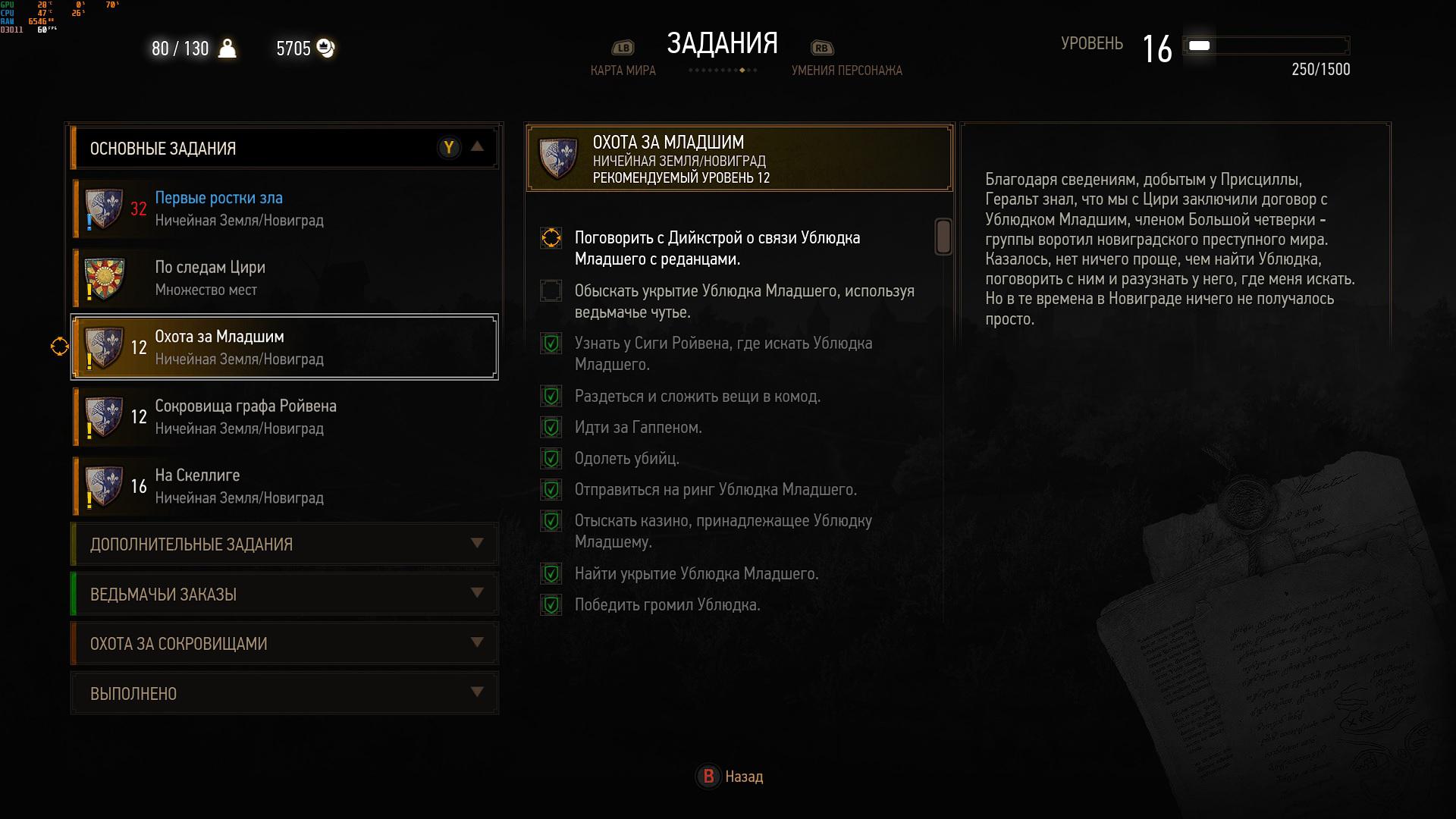Select objective 'Поговорить с Дийкстрой'
Viewport: 1456px width, 819px height.
point(717,248)
